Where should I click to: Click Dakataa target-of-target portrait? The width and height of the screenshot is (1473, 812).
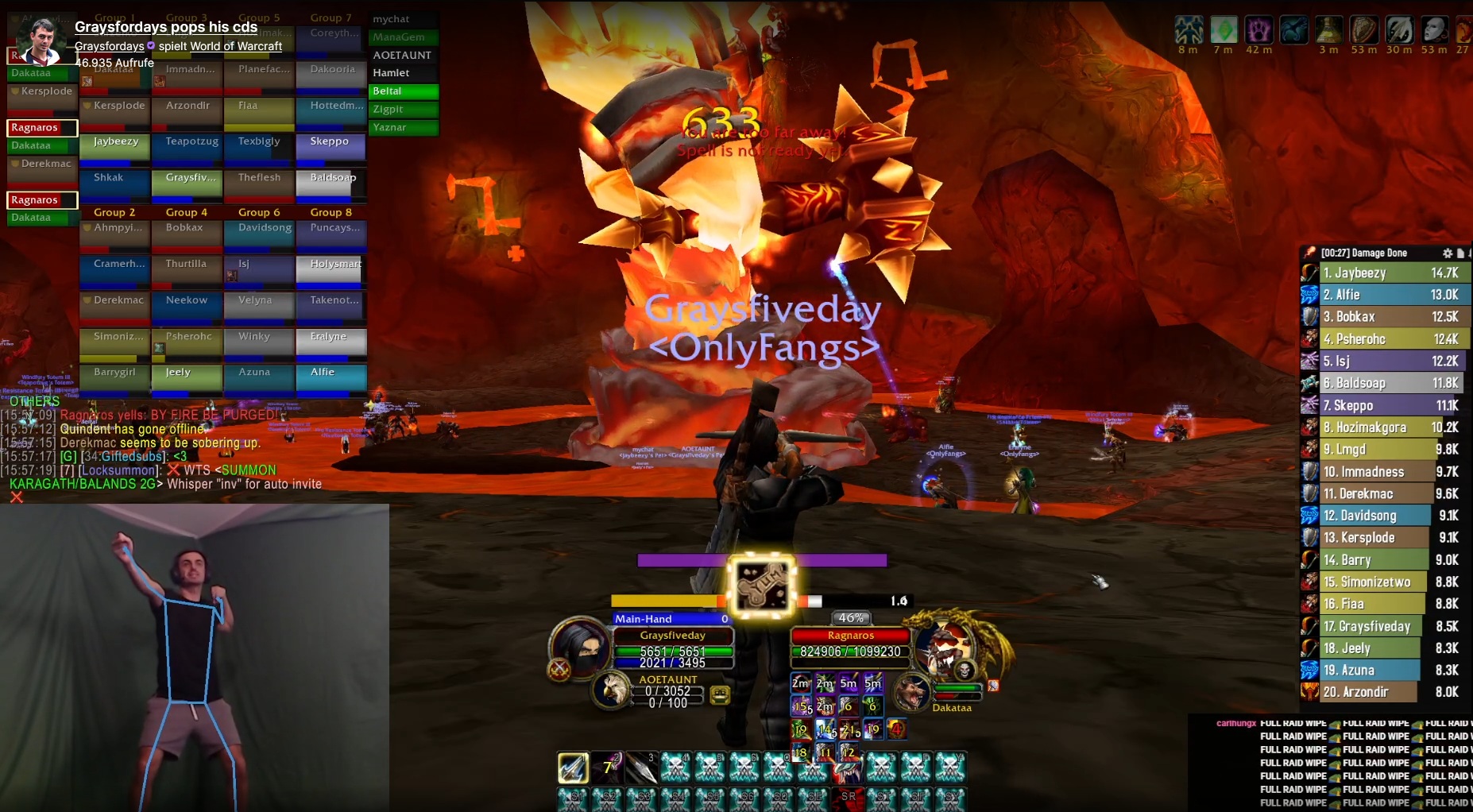[x=912, y=690]
